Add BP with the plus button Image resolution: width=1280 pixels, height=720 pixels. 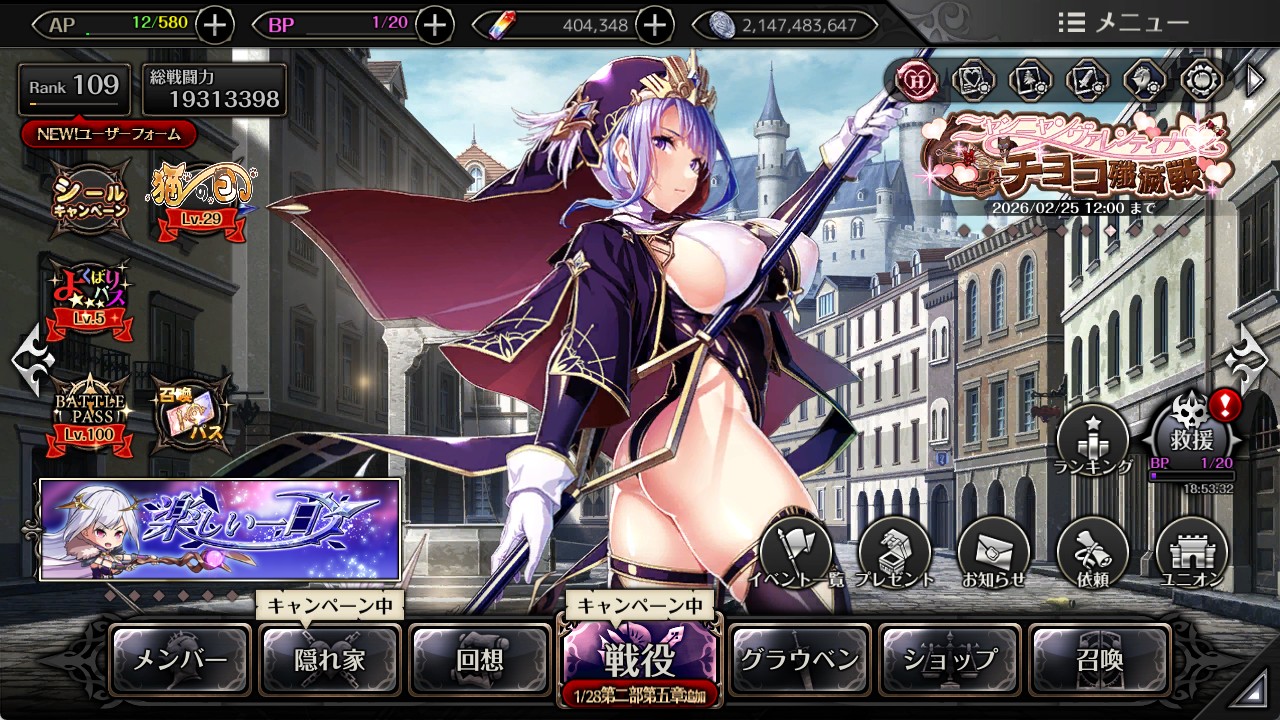pyautogui.click(x=434, y=25)
